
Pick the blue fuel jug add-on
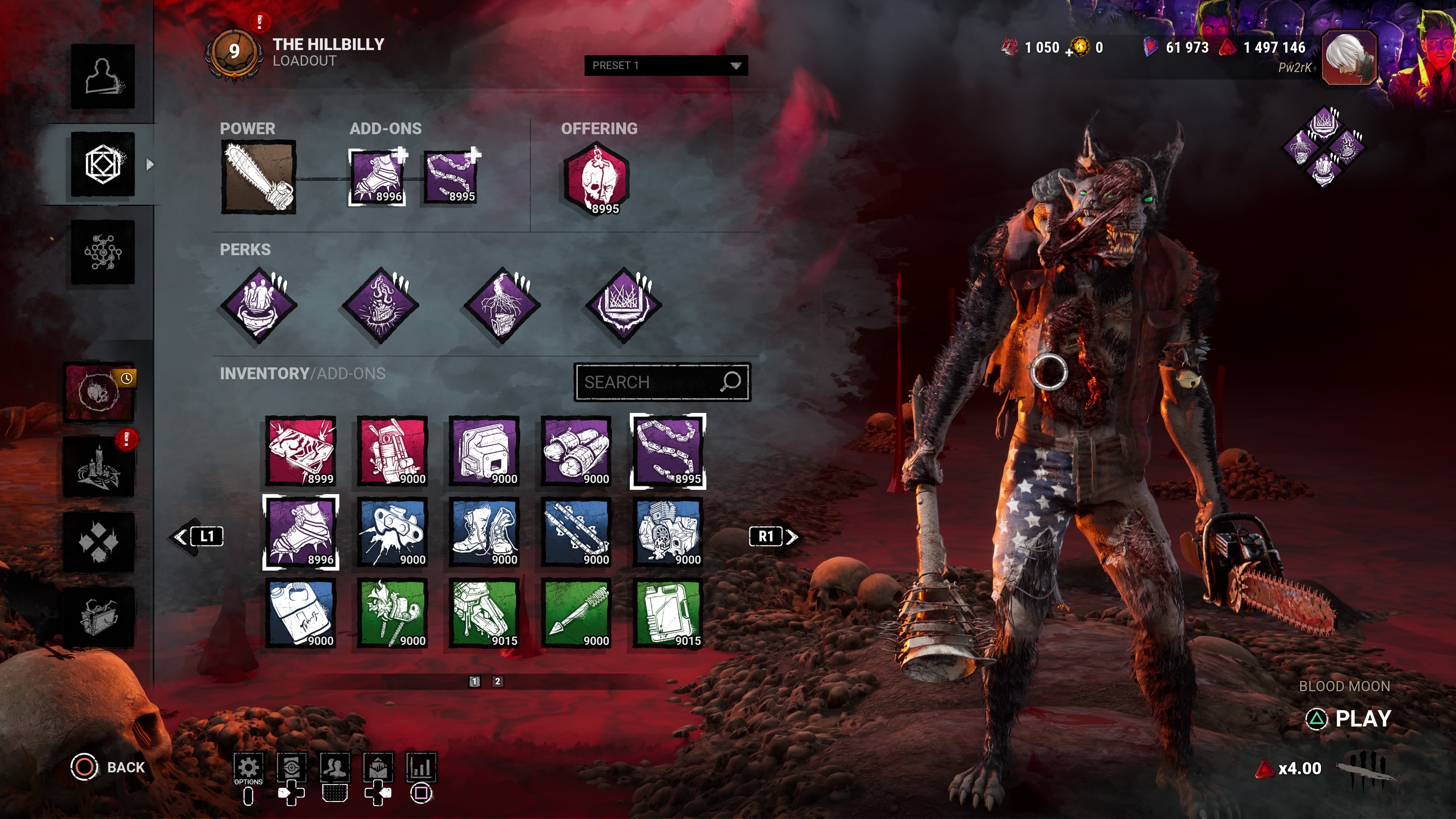[x=301, y=613]
